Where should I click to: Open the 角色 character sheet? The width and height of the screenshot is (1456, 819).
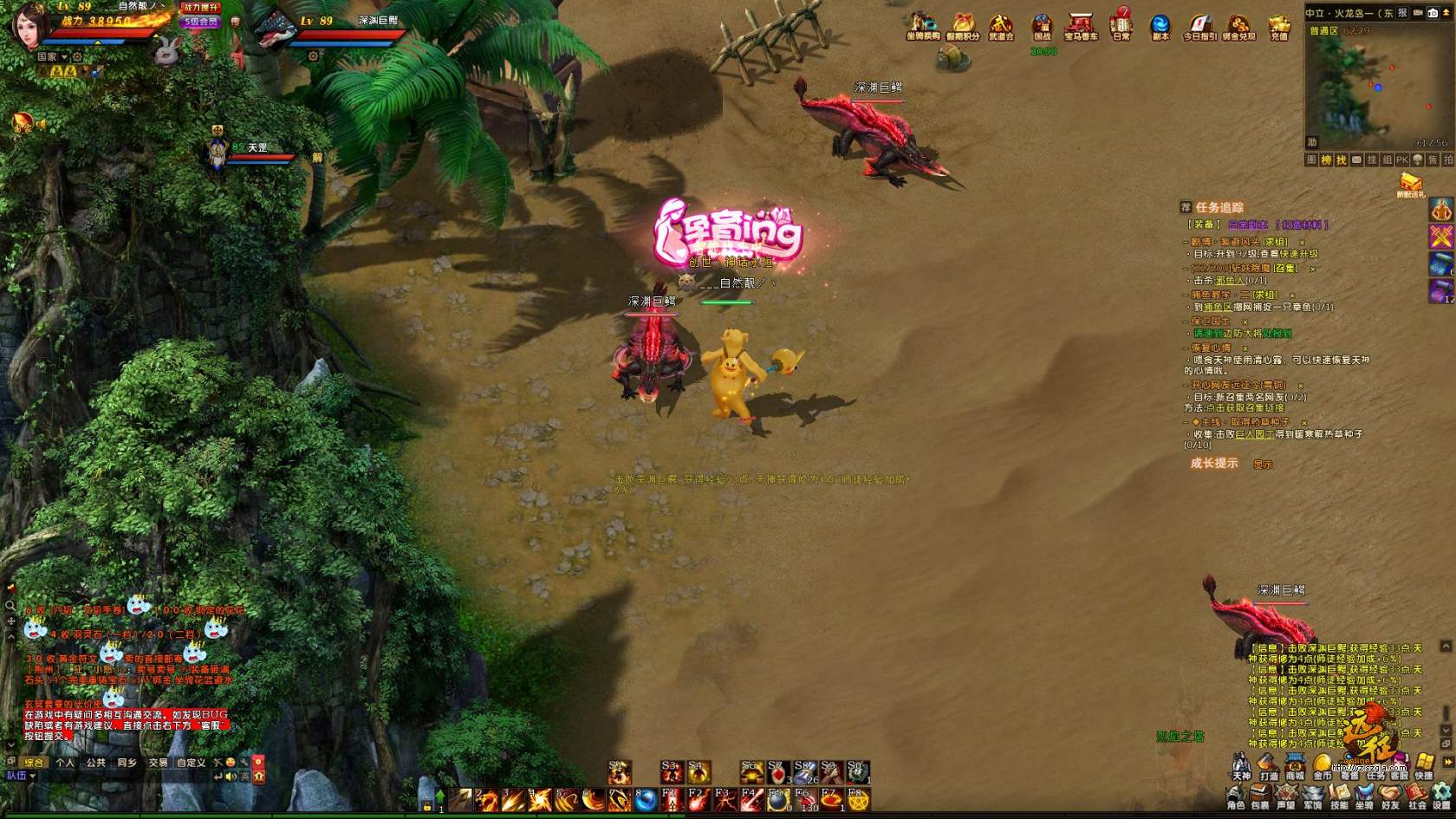pyautogui.click(x=1236, y=796)
